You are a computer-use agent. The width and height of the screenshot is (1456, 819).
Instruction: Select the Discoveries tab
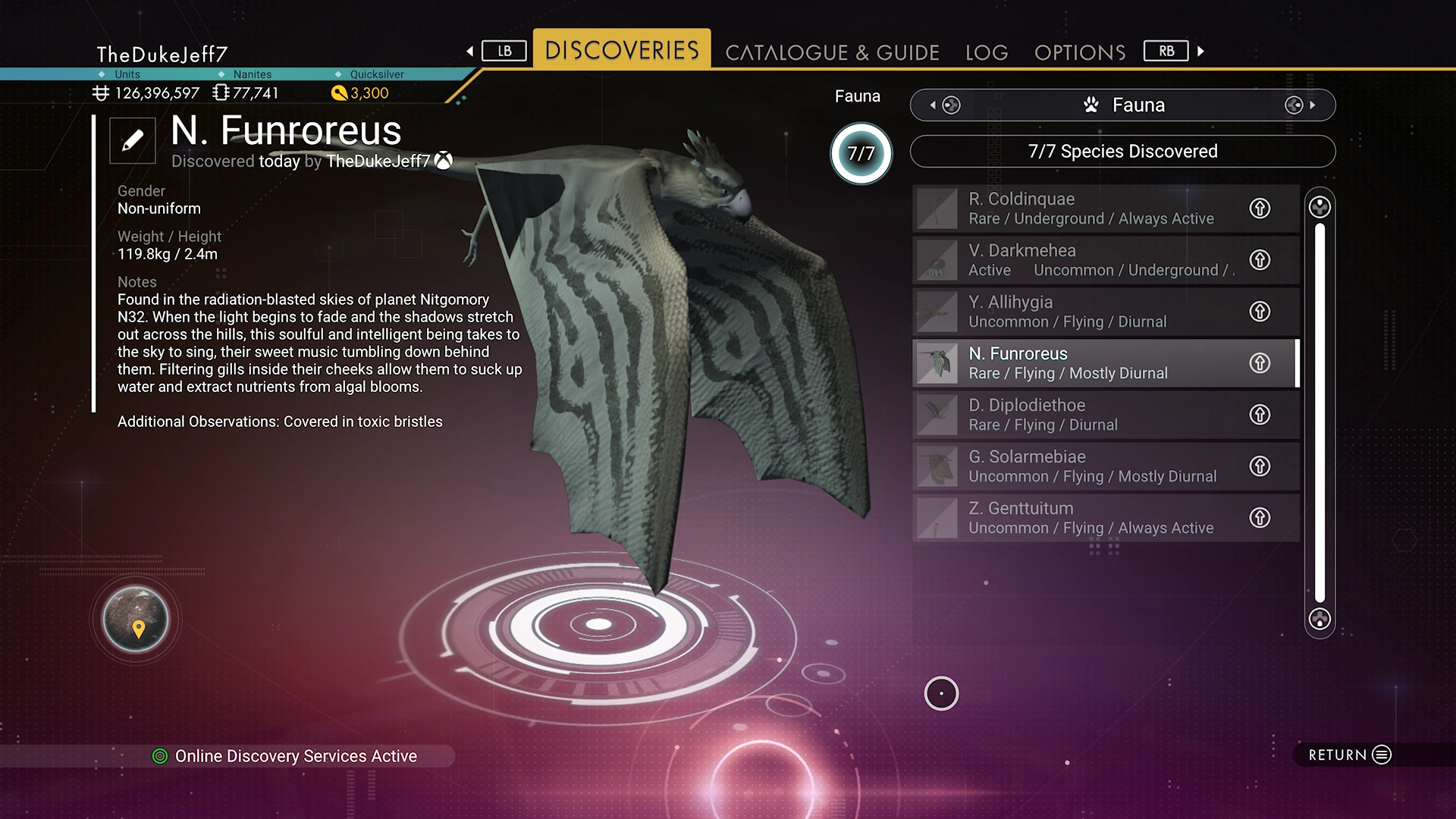622,50
